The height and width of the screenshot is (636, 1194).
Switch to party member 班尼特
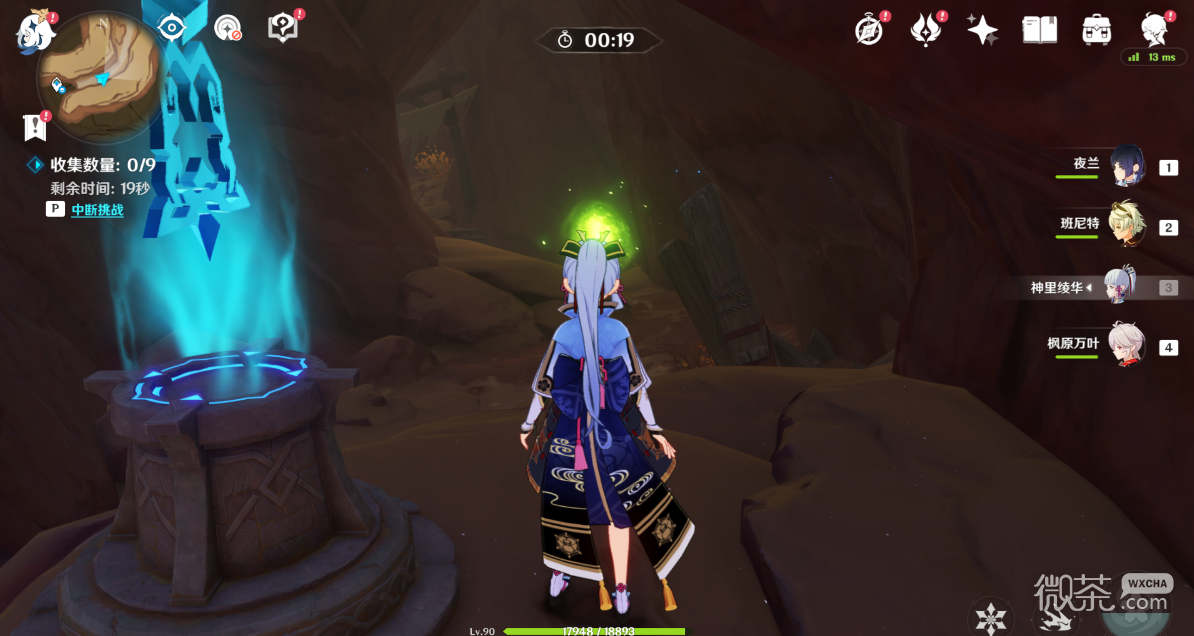1131,226
